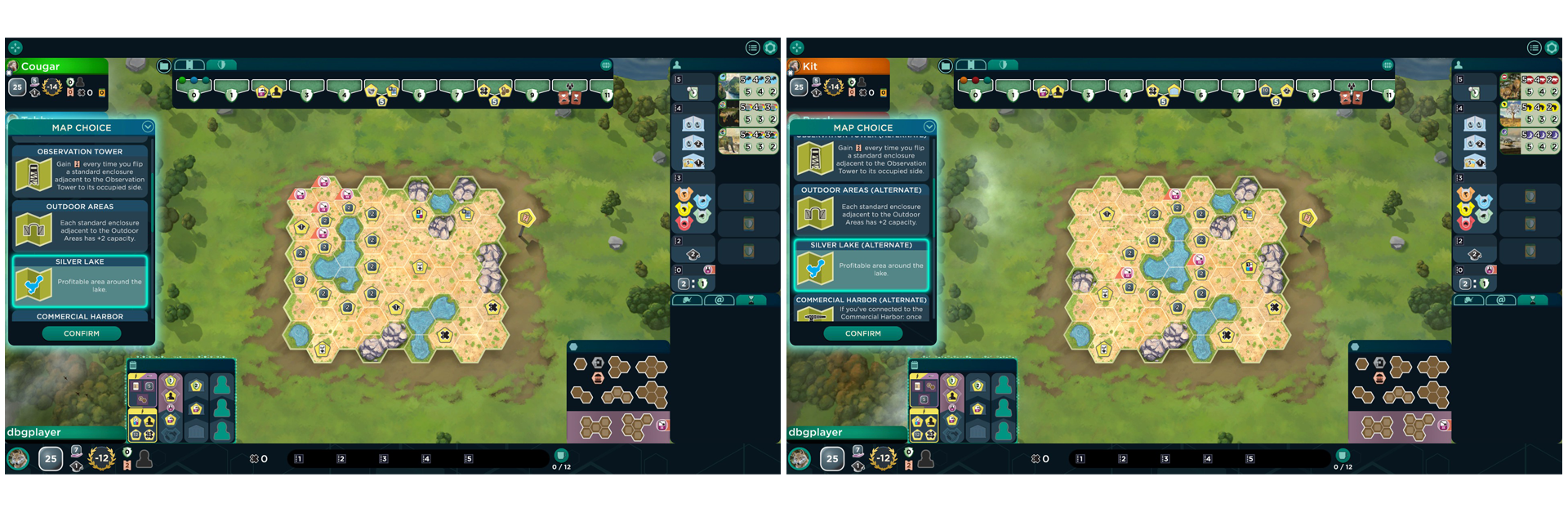
Task: Choose the non-alternate Outdoor Areas map
Action: coord(80,225)
